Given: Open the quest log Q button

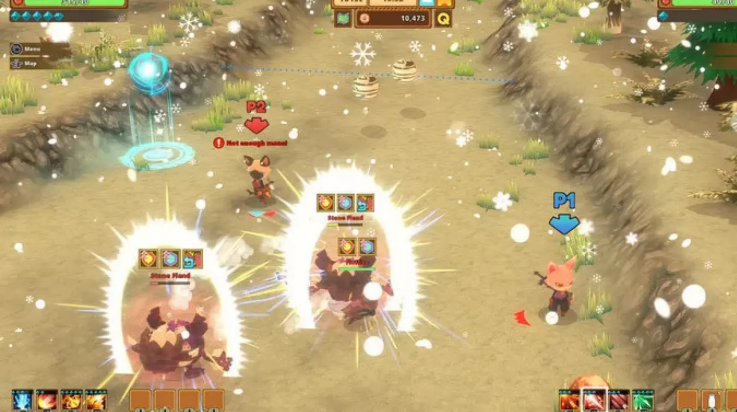Looking at the screenshot, I should 443,19.
